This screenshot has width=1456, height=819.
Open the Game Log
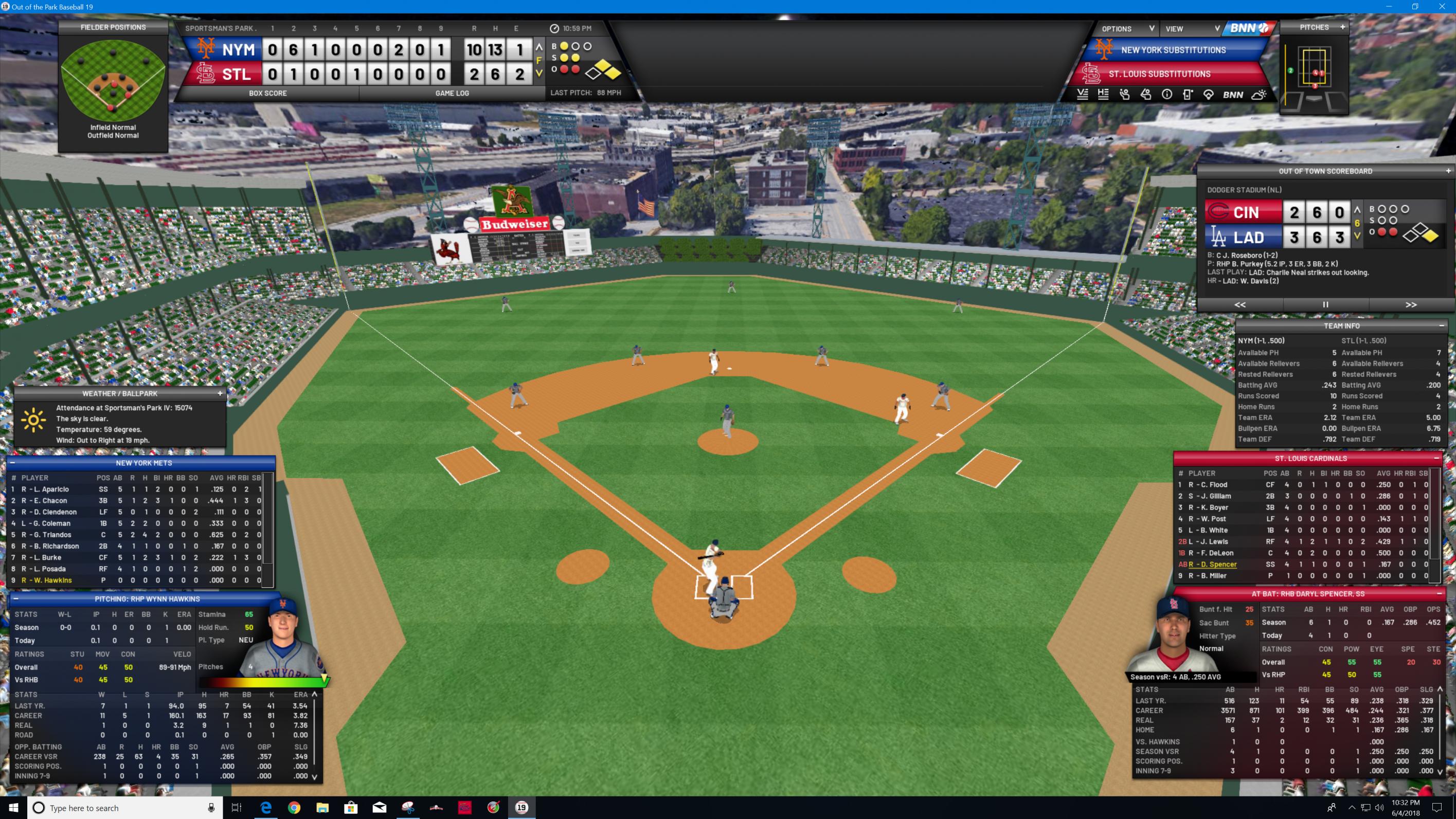click(452, 93)
